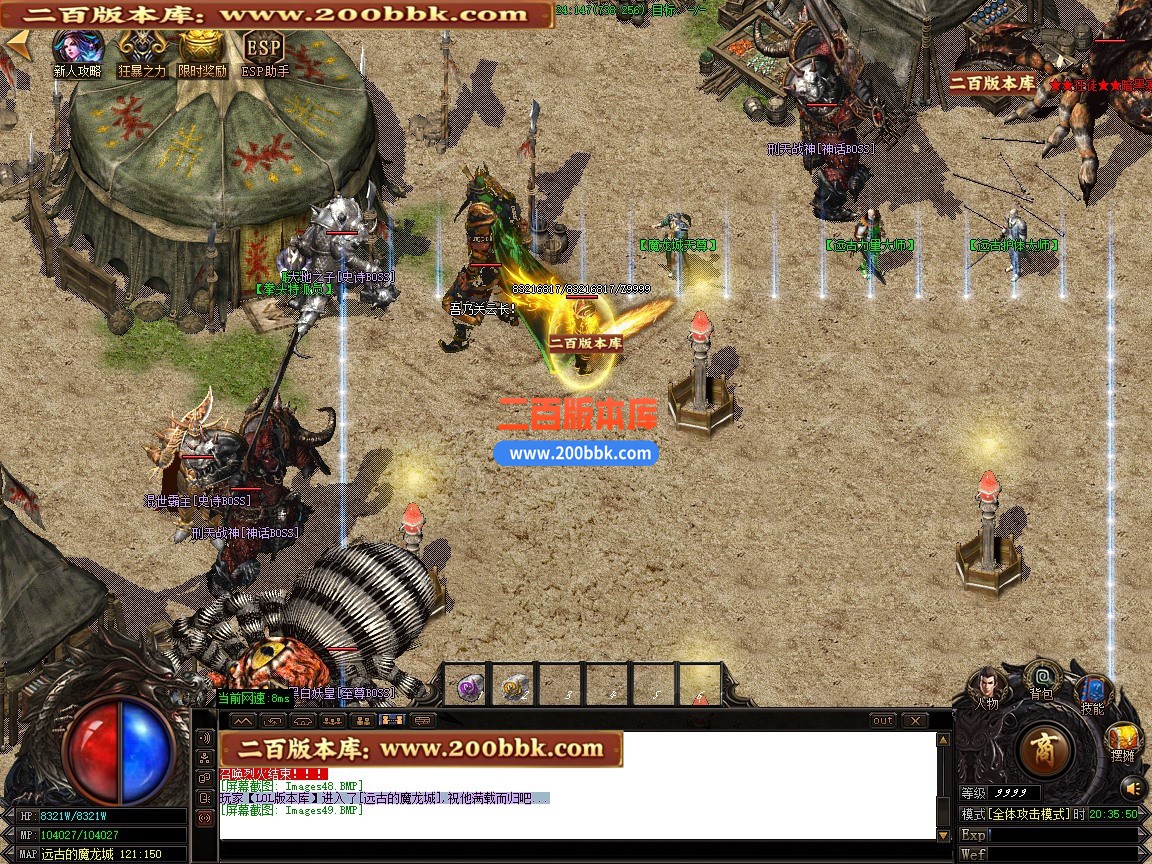Screen dimensions: 1152x864
Task: Click the 全体攻击模式 attack mode label
Action: pyautogui.click(x=1027, y=815)
